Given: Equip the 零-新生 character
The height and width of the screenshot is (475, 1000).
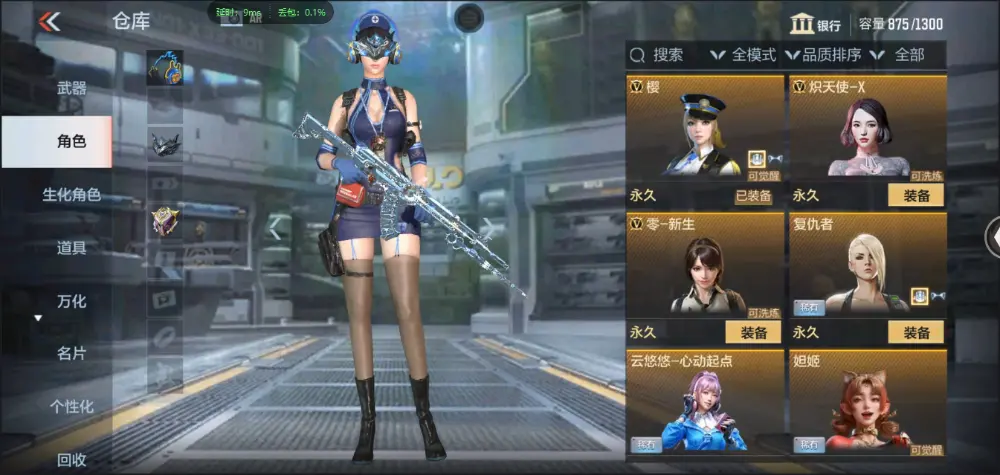Looking at the screenshot, I should coord(753,332).
